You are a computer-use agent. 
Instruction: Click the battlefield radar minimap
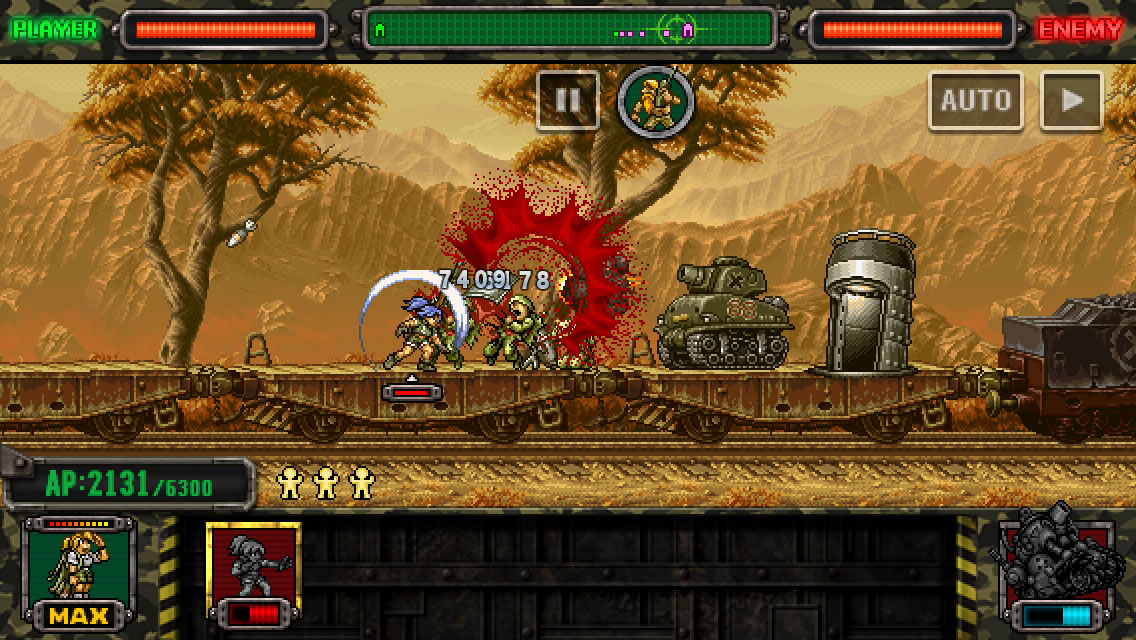point(570,29)
